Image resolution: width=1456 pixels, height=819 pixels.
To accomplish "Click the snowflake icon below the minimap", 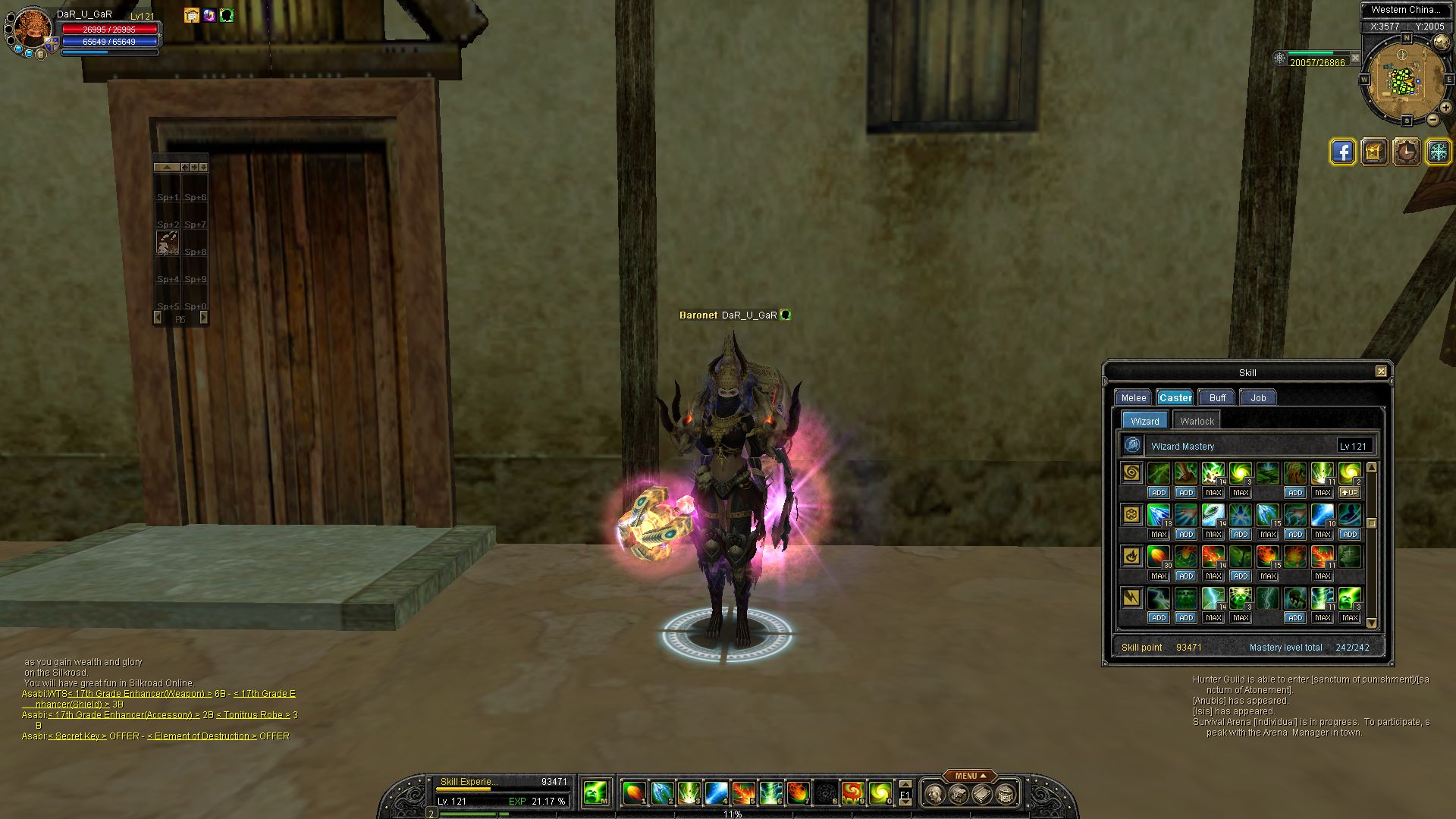I will 1438,152.
